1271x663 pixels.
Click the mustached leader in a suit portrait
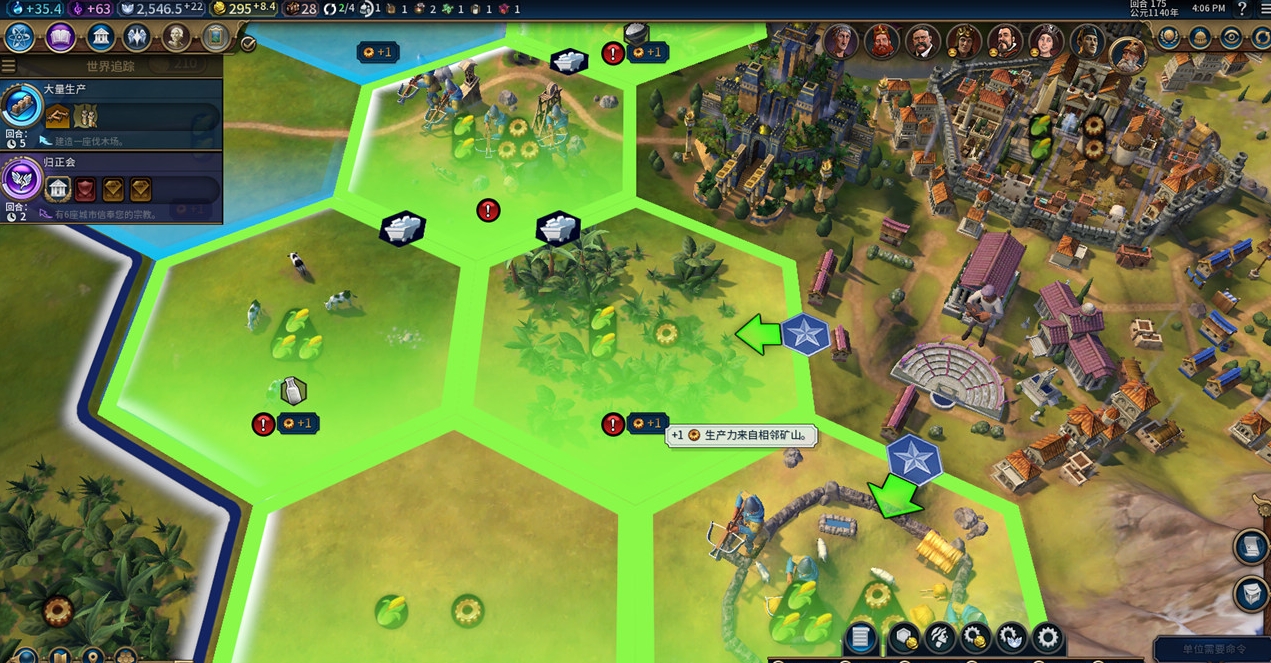click(922, 42)
